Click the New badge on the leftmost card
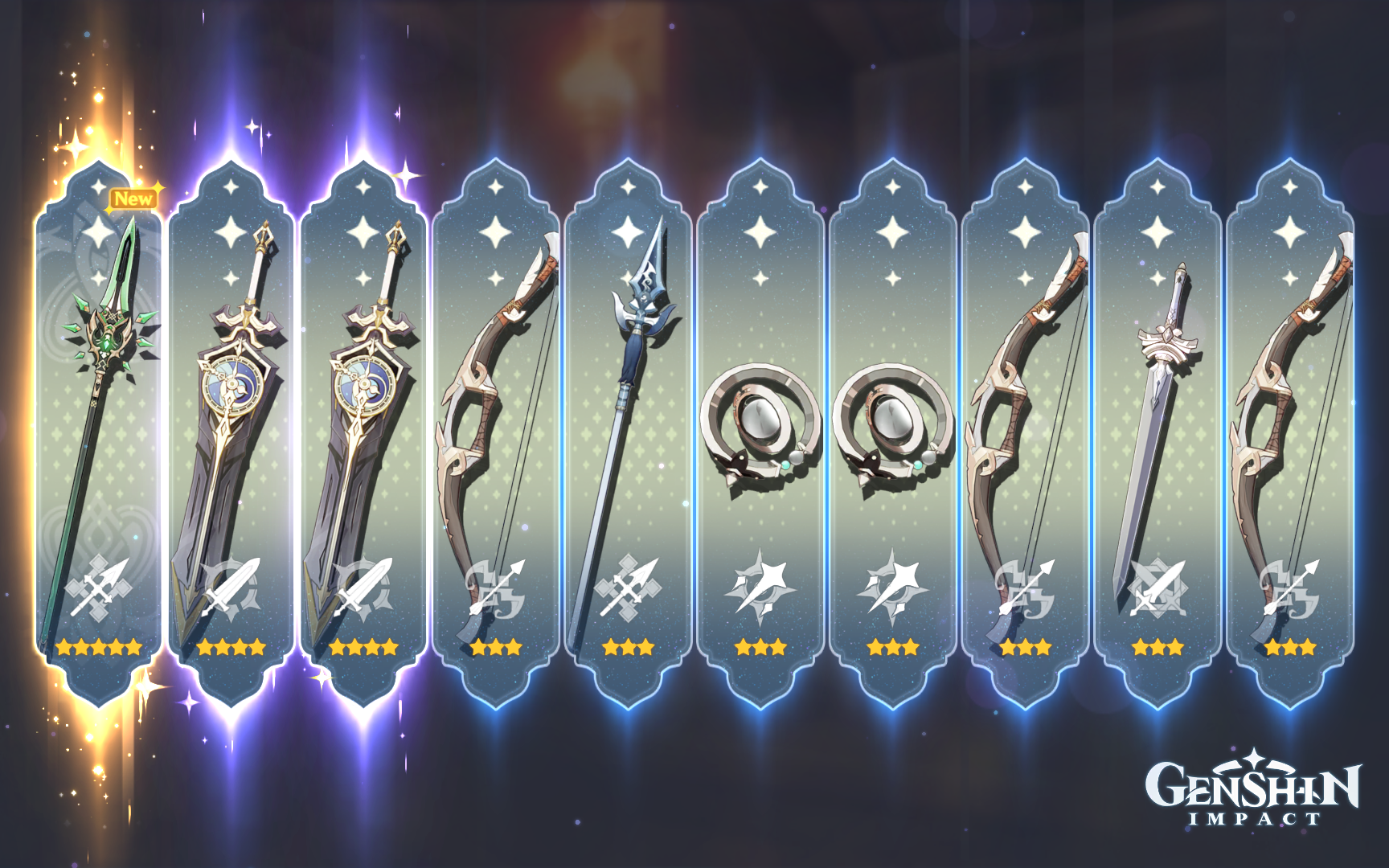This screenshot has height=868, width=1389. [133, 199]
